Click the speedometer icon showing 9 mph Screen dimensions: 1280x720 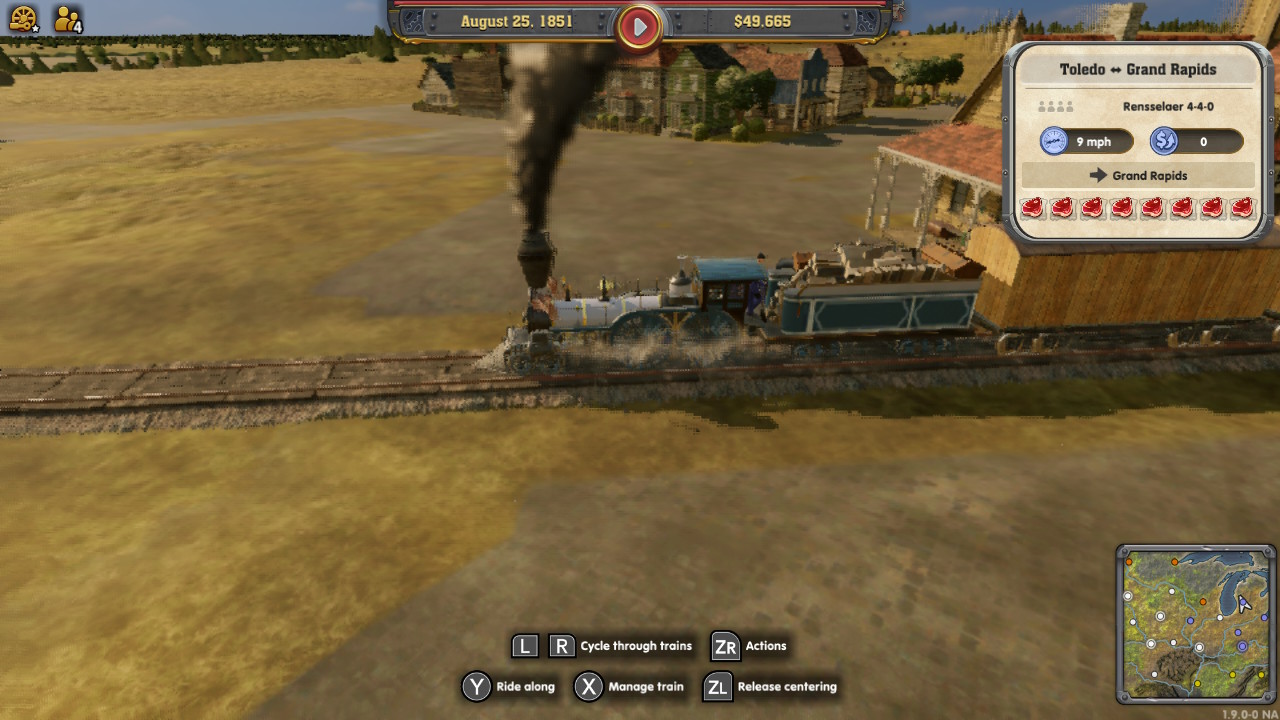[1057, 141]
